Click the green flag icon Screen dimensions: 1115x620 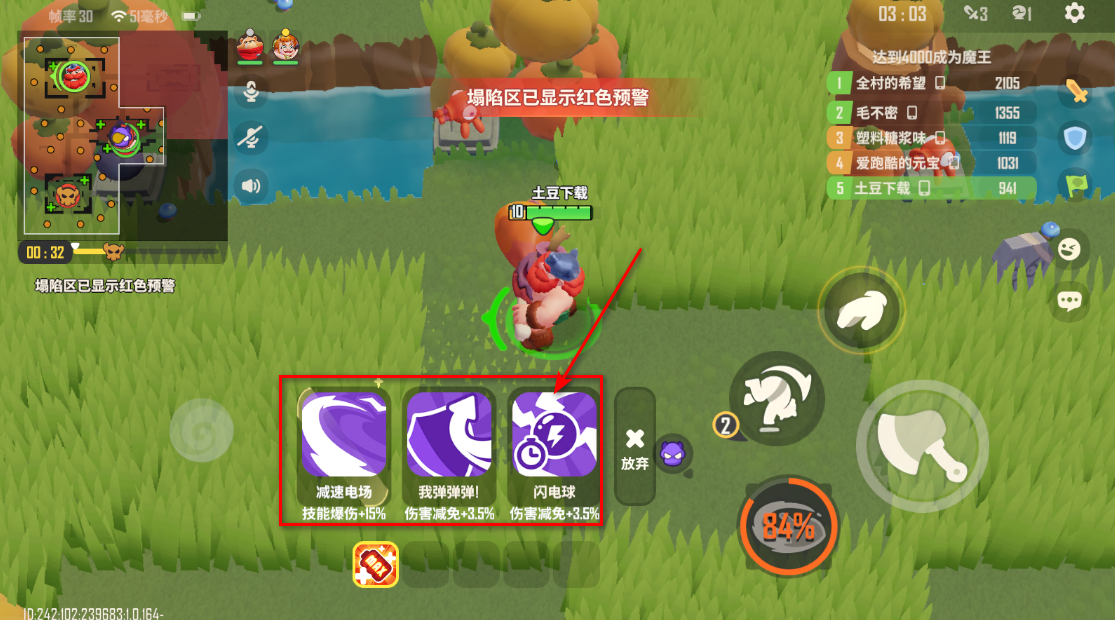[x=1075, y=184]
